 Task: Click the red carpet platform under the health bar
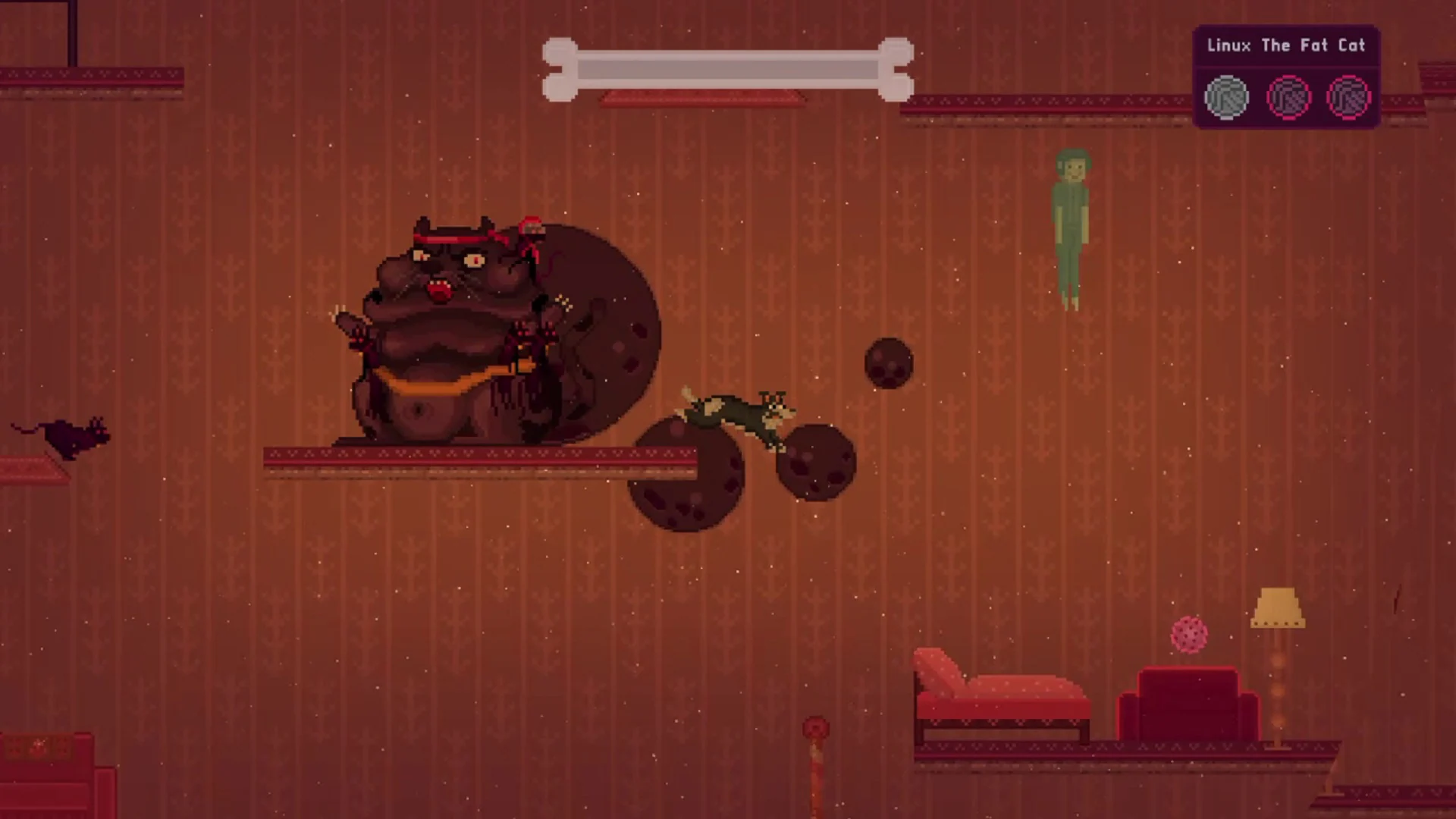[703, 99]
